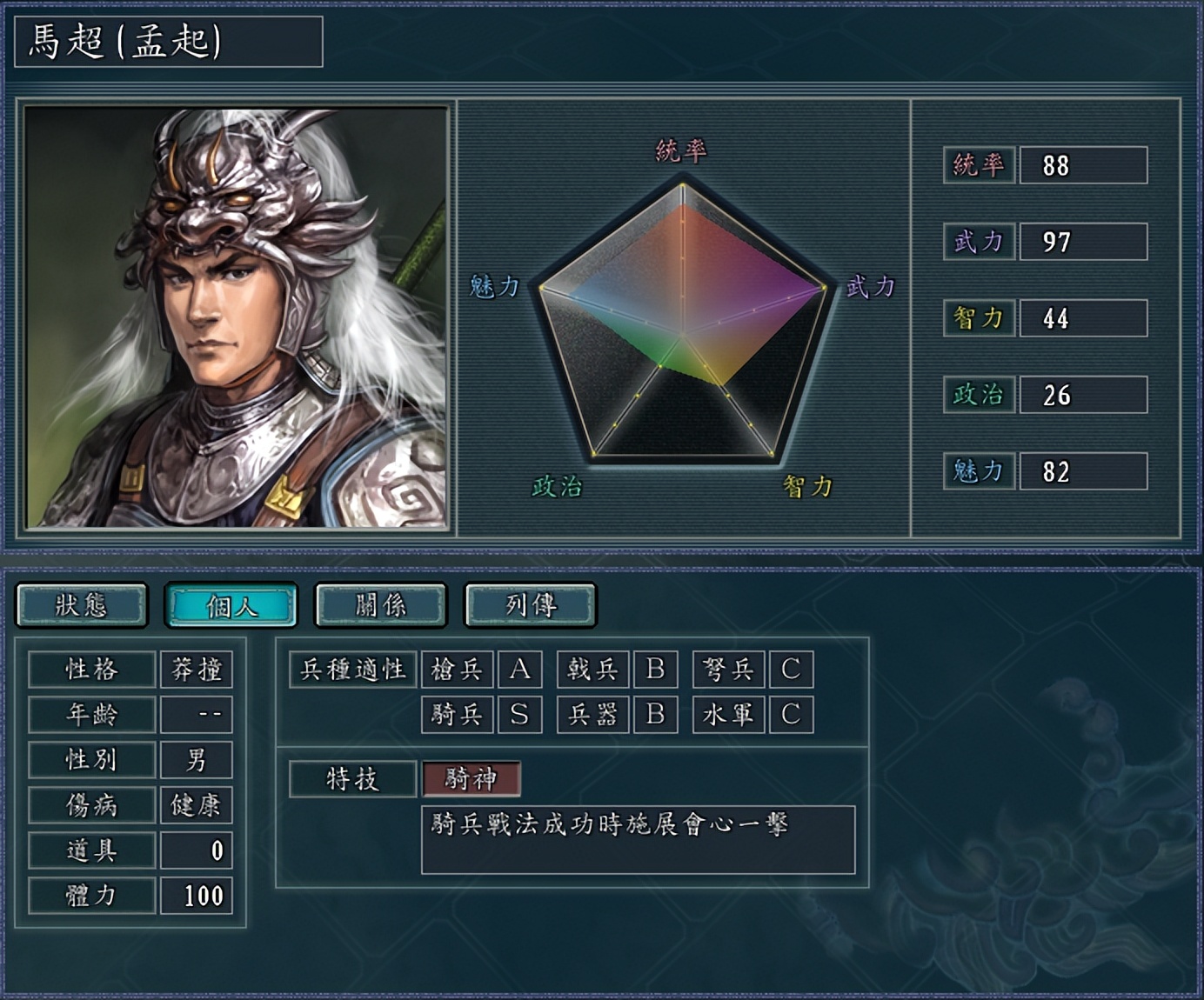Select the 列傳 biography tab
1204x1000 pixels.
point(530,606)
